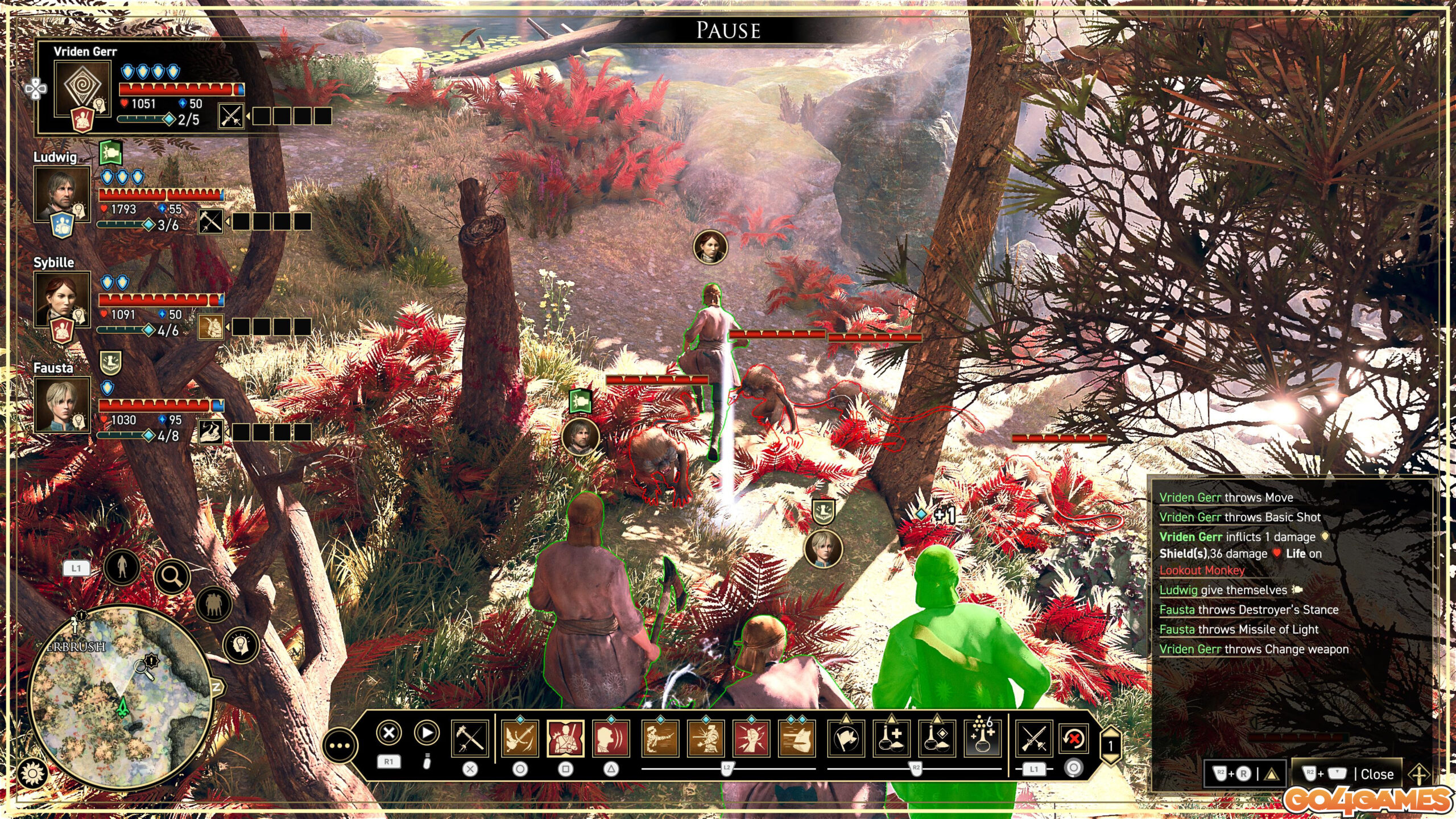1456x819 pixels.
Task: Click the sun emblem below the minimap
Action: click(x=32, y=773)
